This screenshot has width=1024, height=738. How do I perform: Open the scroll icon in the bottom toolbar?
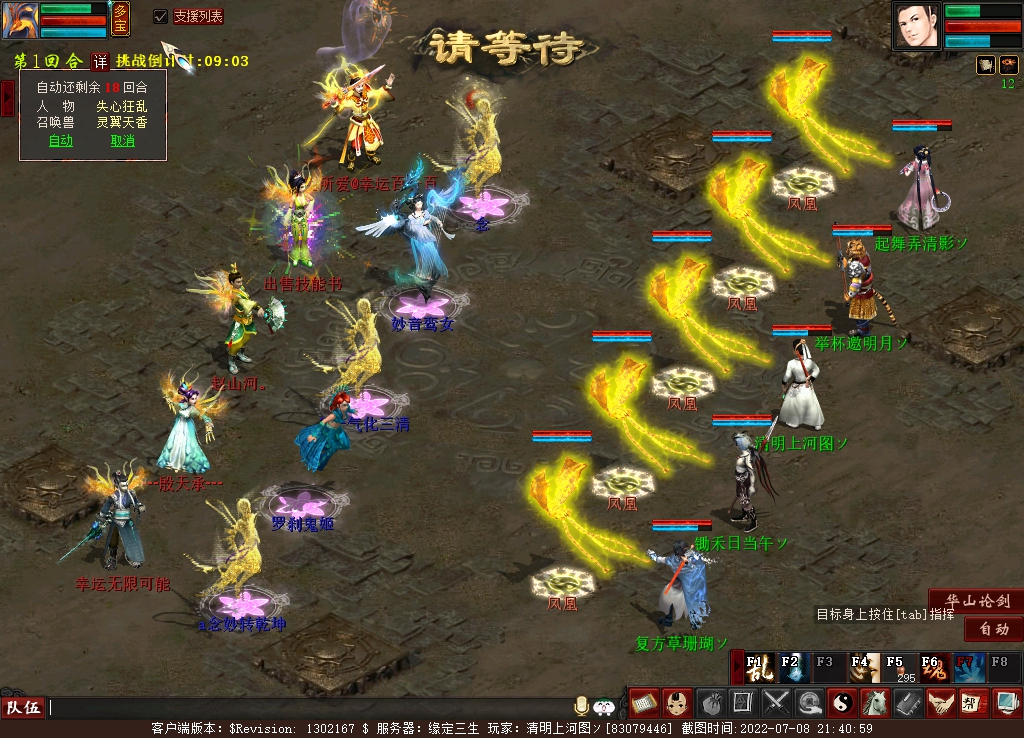[643, 703]
